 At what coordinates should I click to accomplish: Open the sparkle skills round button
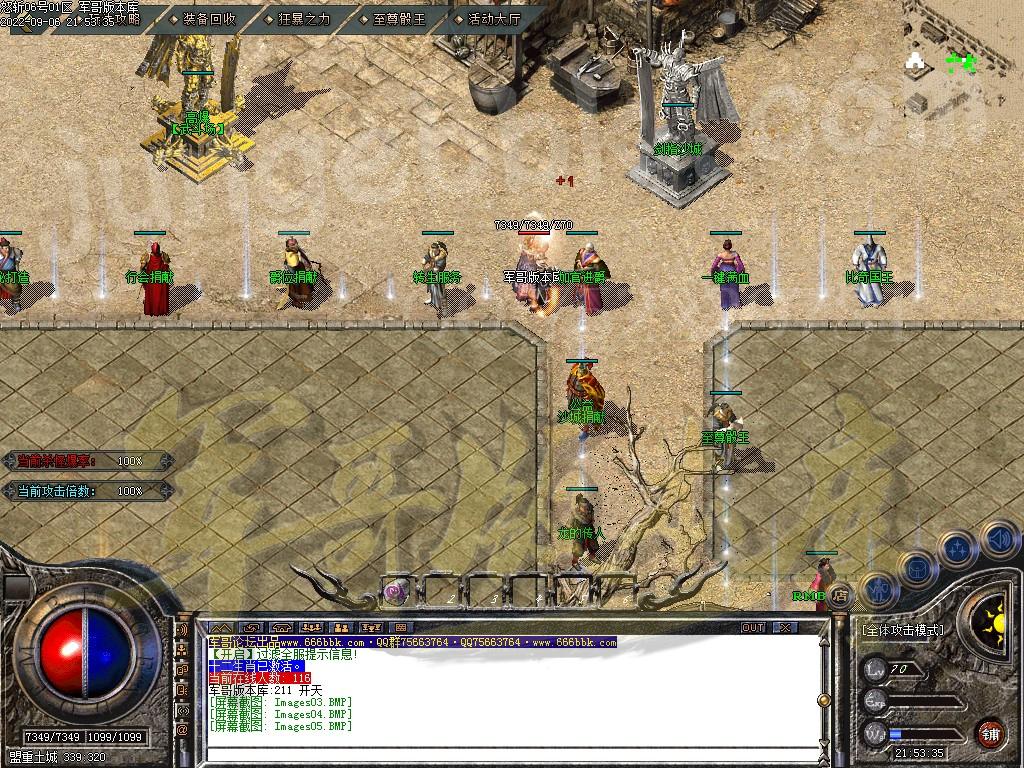958,548
